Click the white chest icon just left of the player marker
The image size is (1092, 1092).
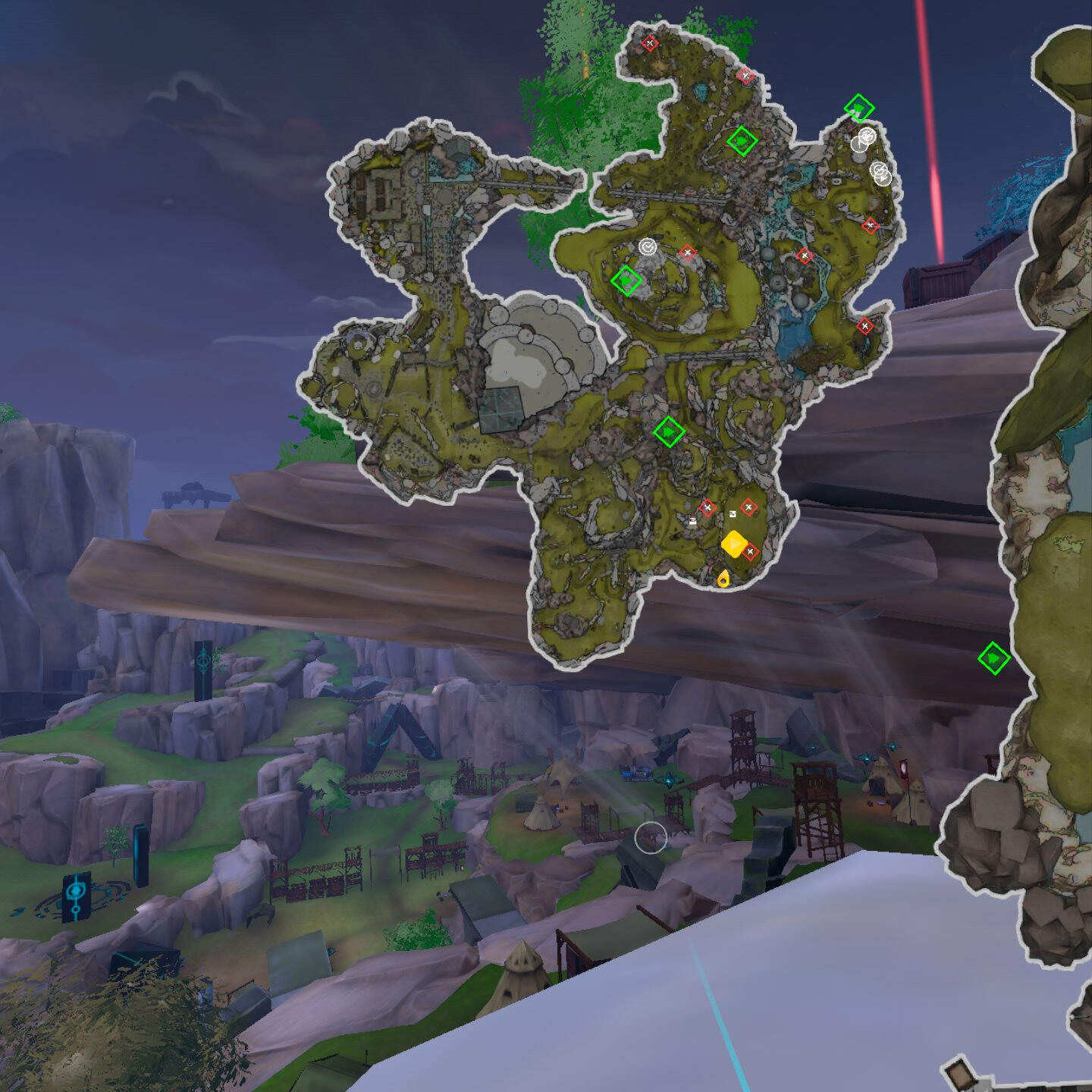(x=692, y=520)
